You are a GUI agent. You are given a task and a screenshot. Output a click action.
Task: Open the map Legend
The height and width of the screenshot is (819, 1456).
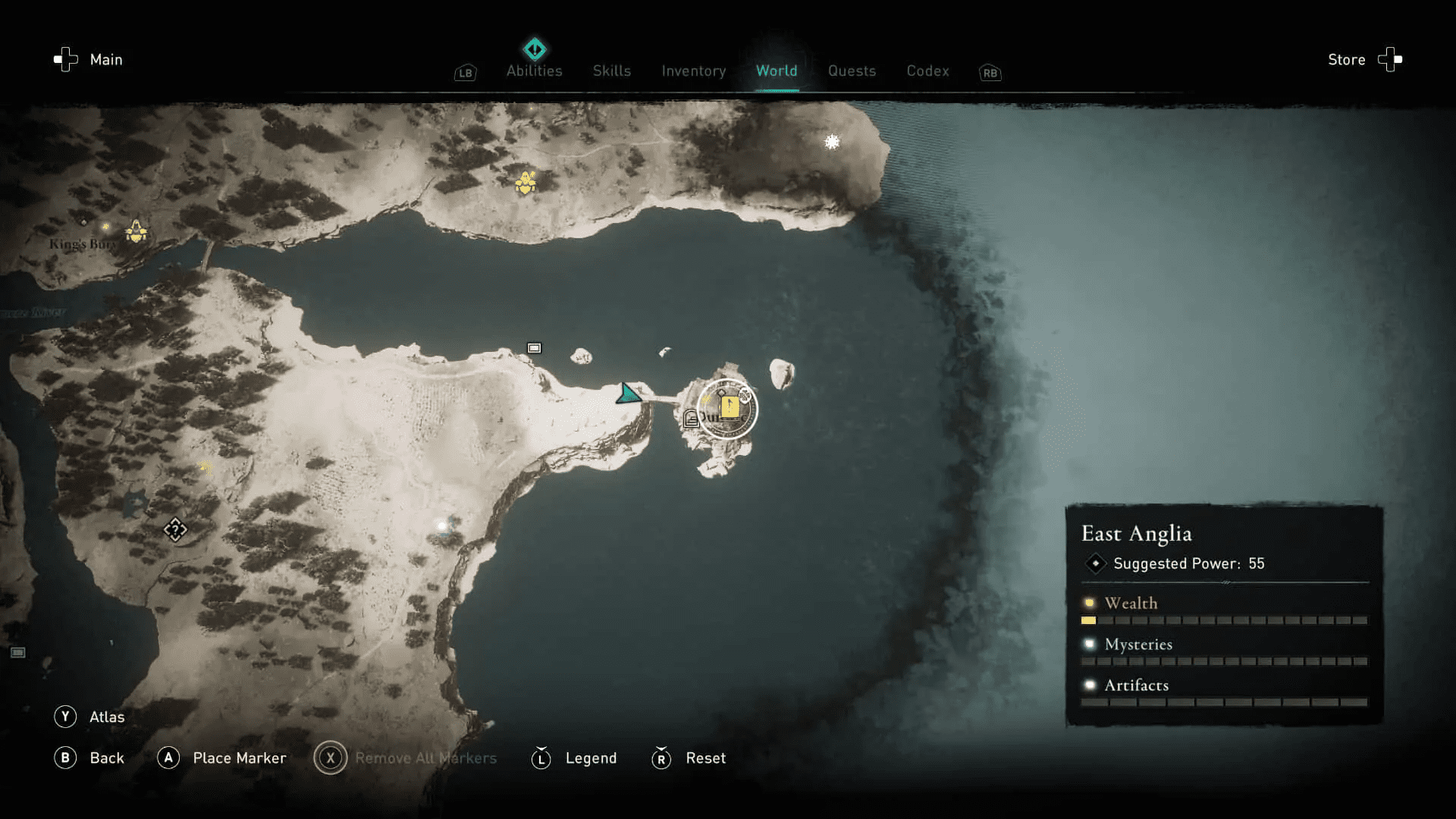(x=590, y=758)
